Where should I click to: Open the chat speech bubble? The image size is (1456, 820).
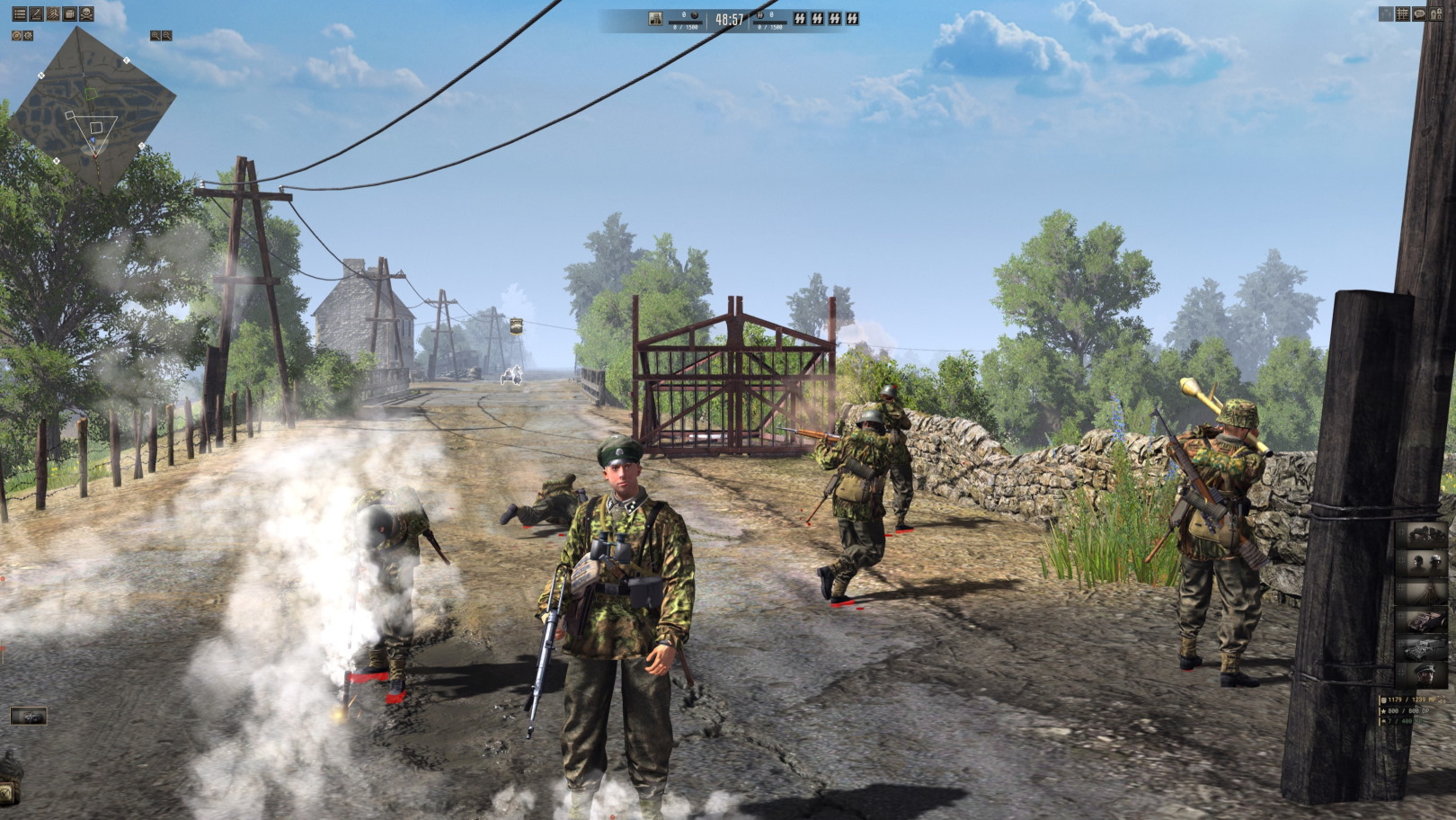(x=1419, y=14)
